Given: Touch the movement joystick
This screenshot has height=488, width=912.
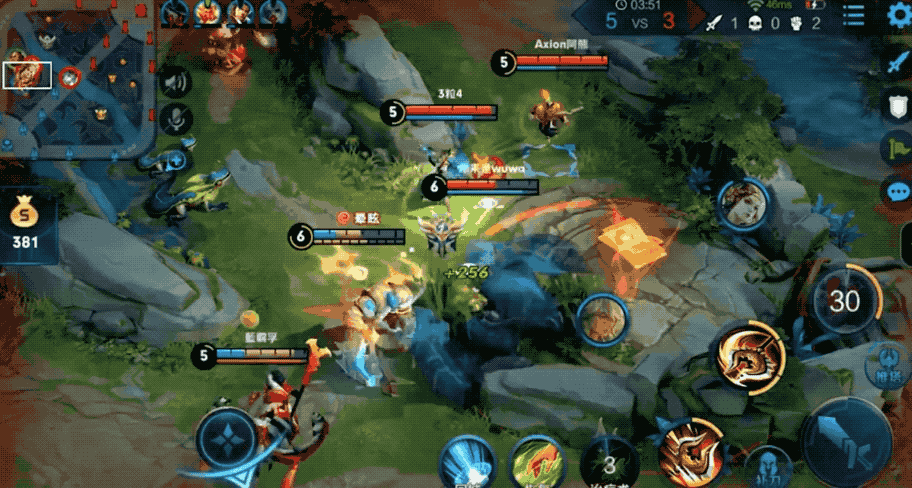Looking at the screenshot, I should (226, 437).
